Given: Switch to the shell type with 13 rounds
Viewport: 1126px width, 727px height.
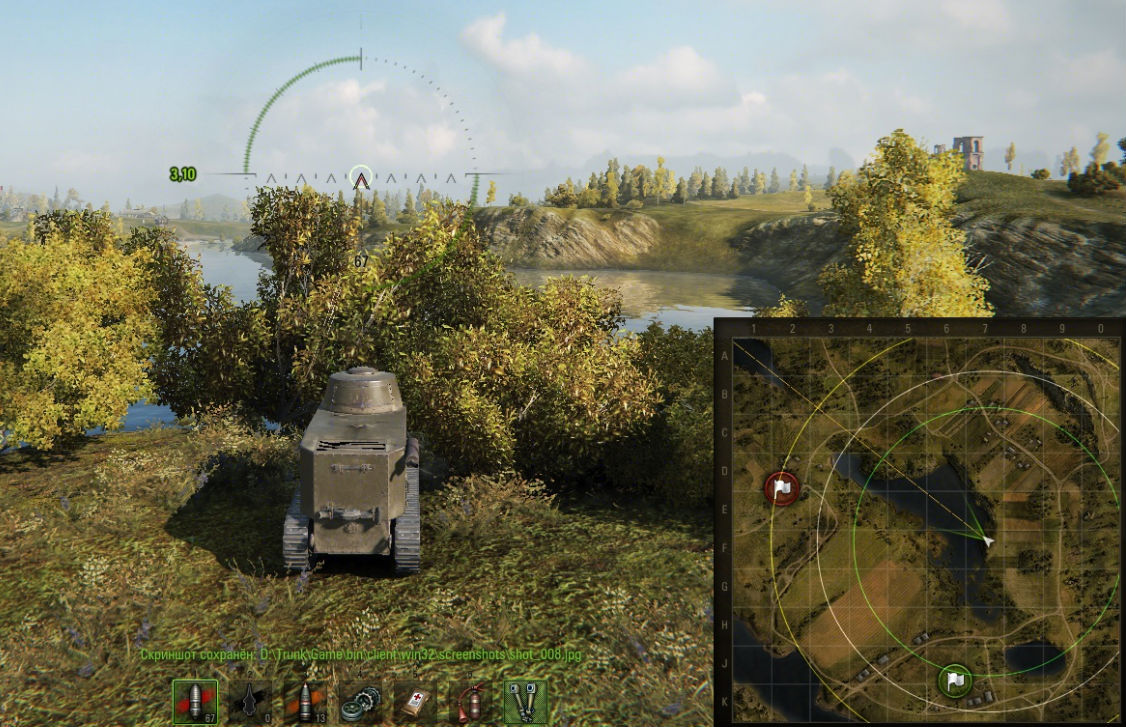Looking at the screenshot, I should click(x=305, y=702).
